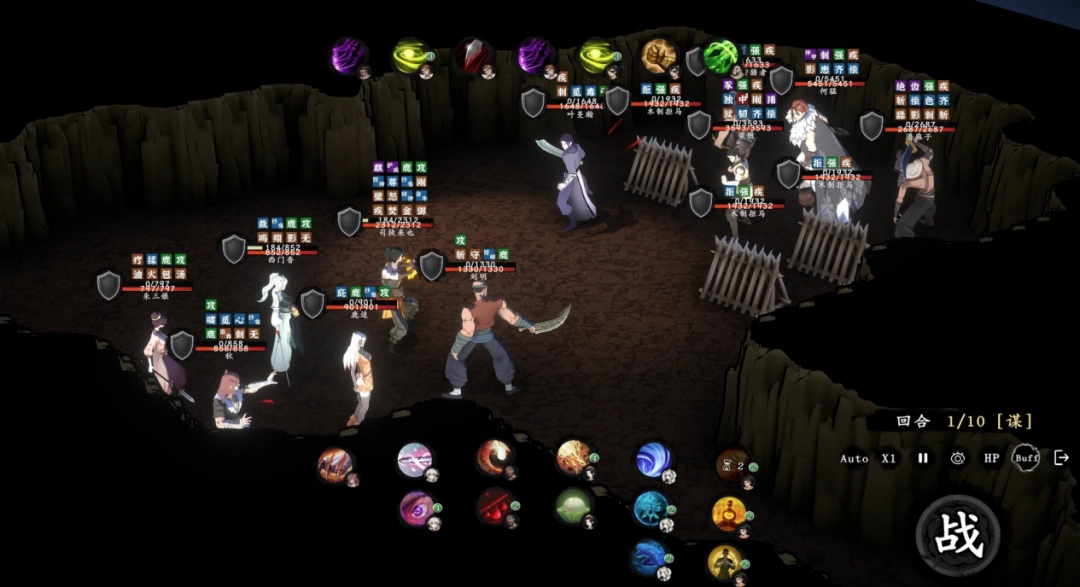Toggle the Buff display

(x=1025, y=458)
